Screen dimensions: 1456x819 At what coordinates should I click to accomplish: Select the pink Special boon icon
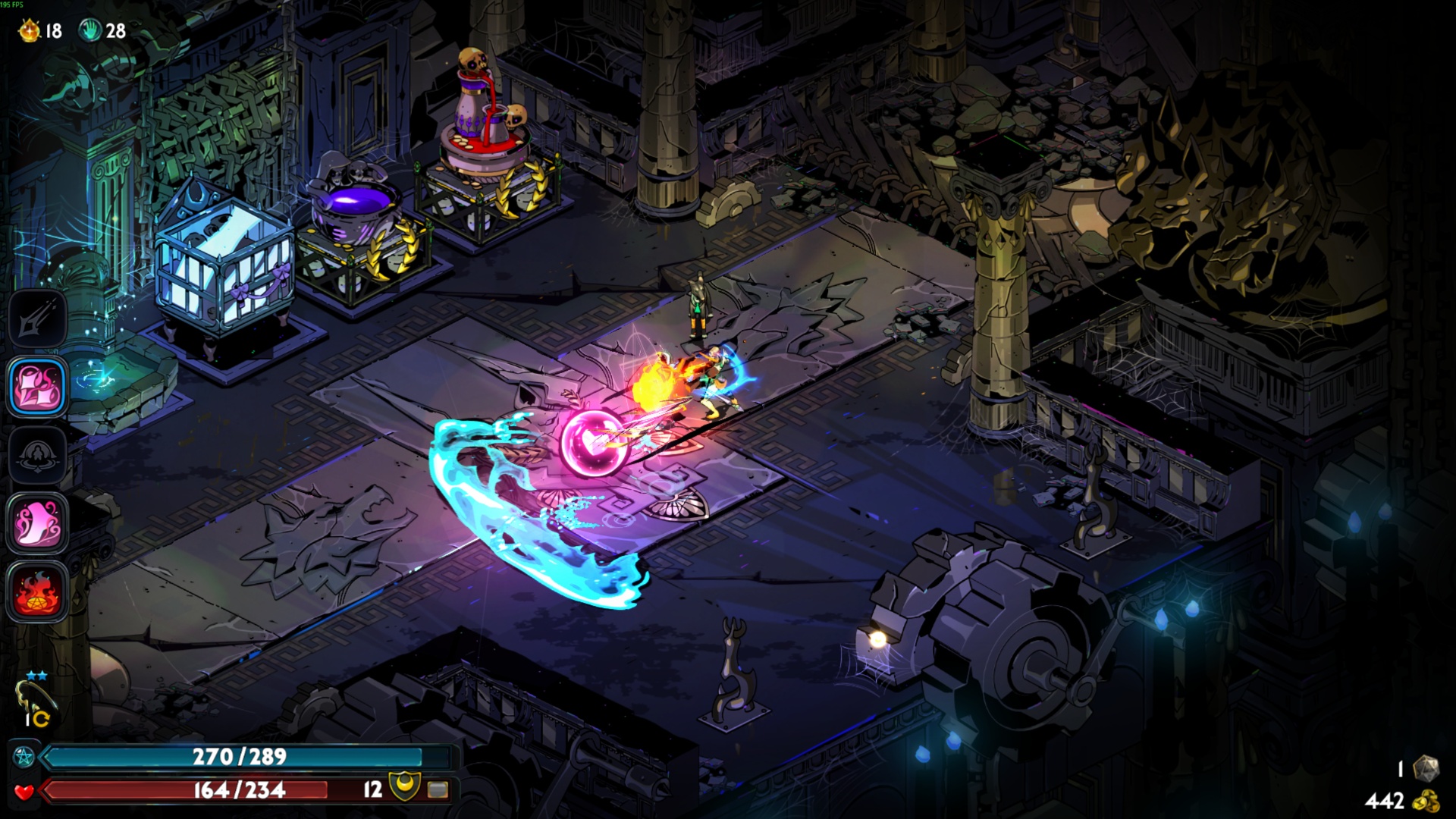tap(38, 387)
